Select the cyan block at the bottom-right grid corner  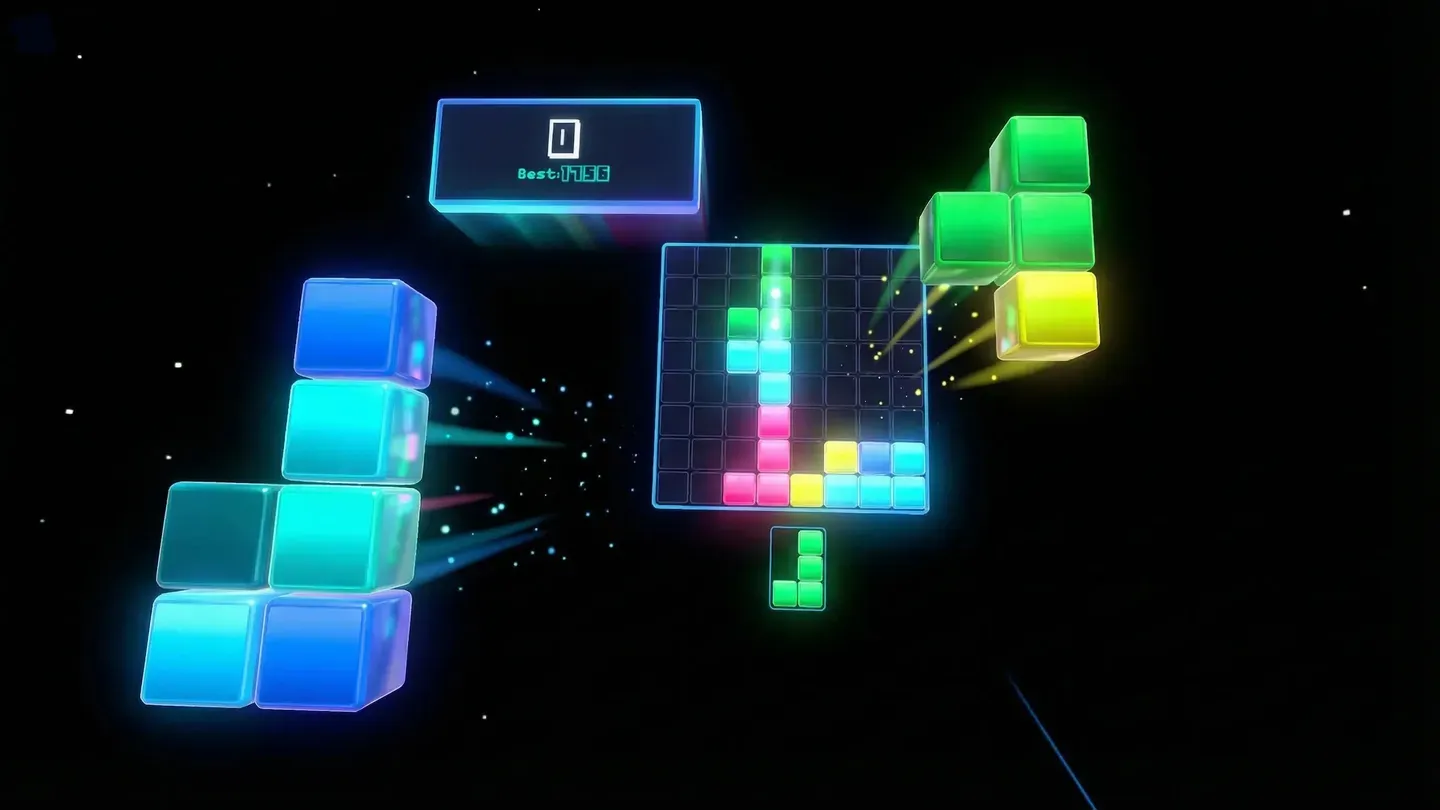[906, 490]
